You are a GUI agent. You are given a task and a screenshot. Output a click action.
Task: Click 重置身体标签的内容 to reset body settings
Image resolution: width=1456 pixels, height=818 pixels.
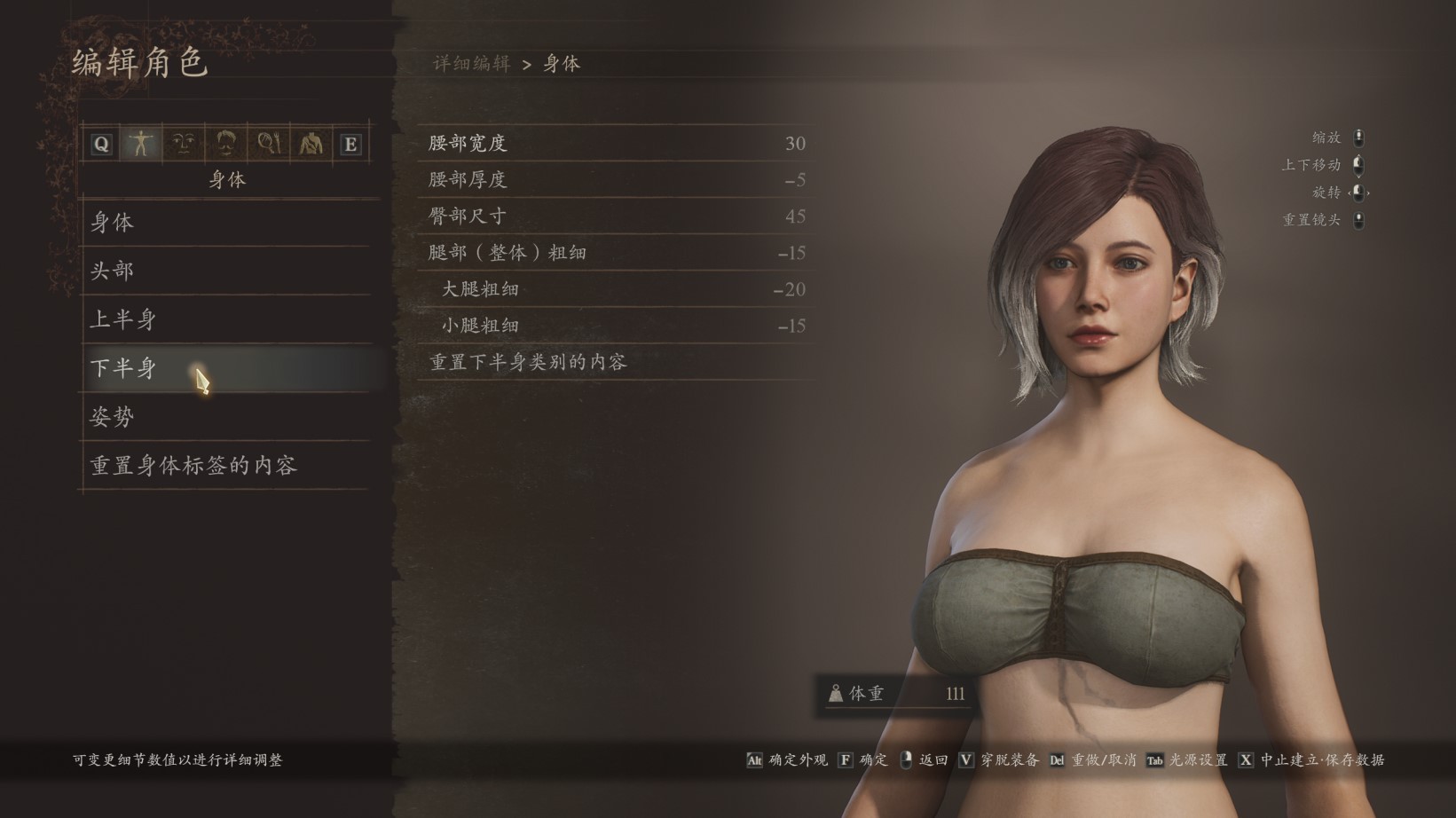[x=192, y=465]
